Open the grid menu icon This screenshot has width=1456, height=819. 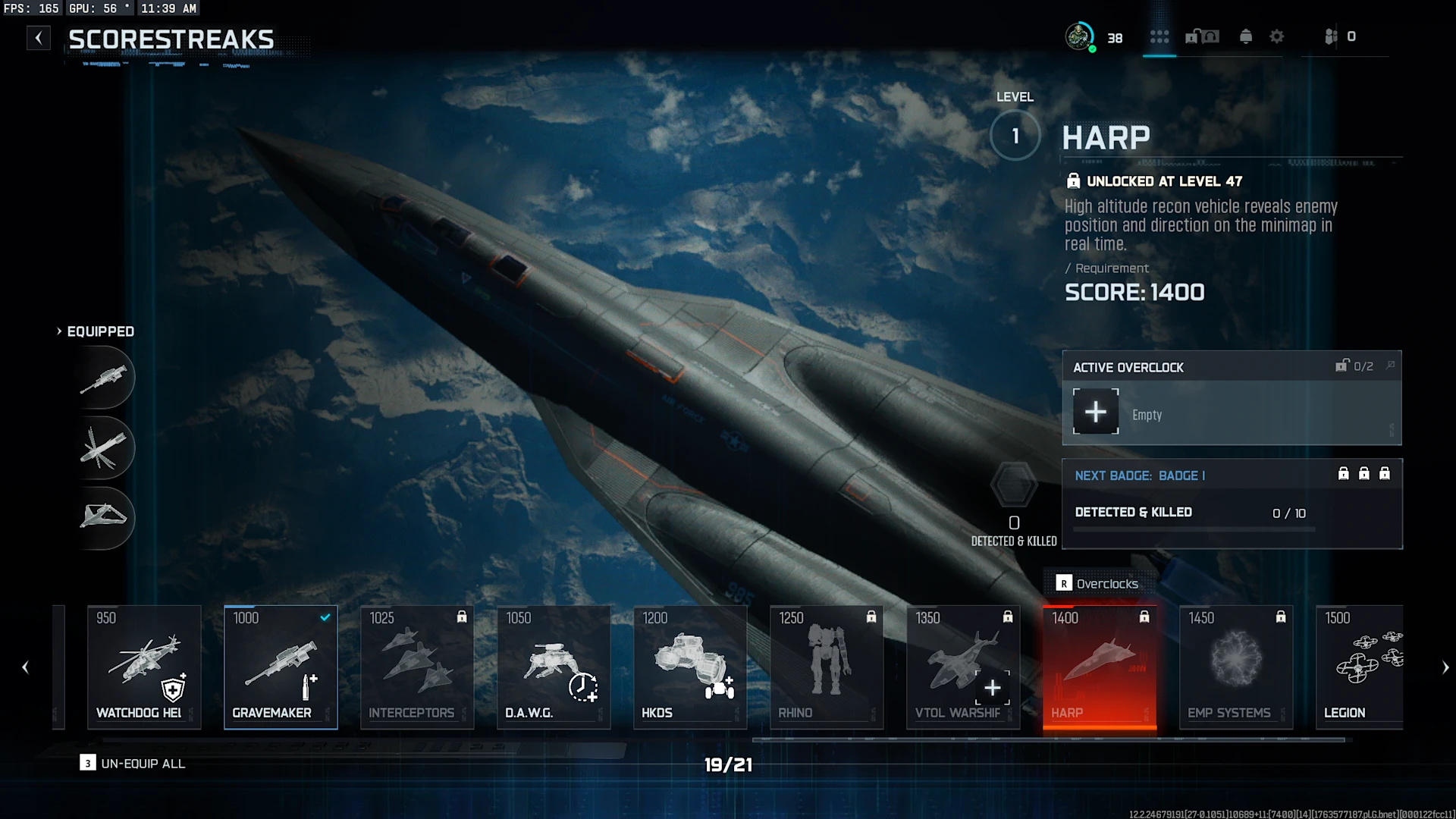click(x=1159, y=36)
